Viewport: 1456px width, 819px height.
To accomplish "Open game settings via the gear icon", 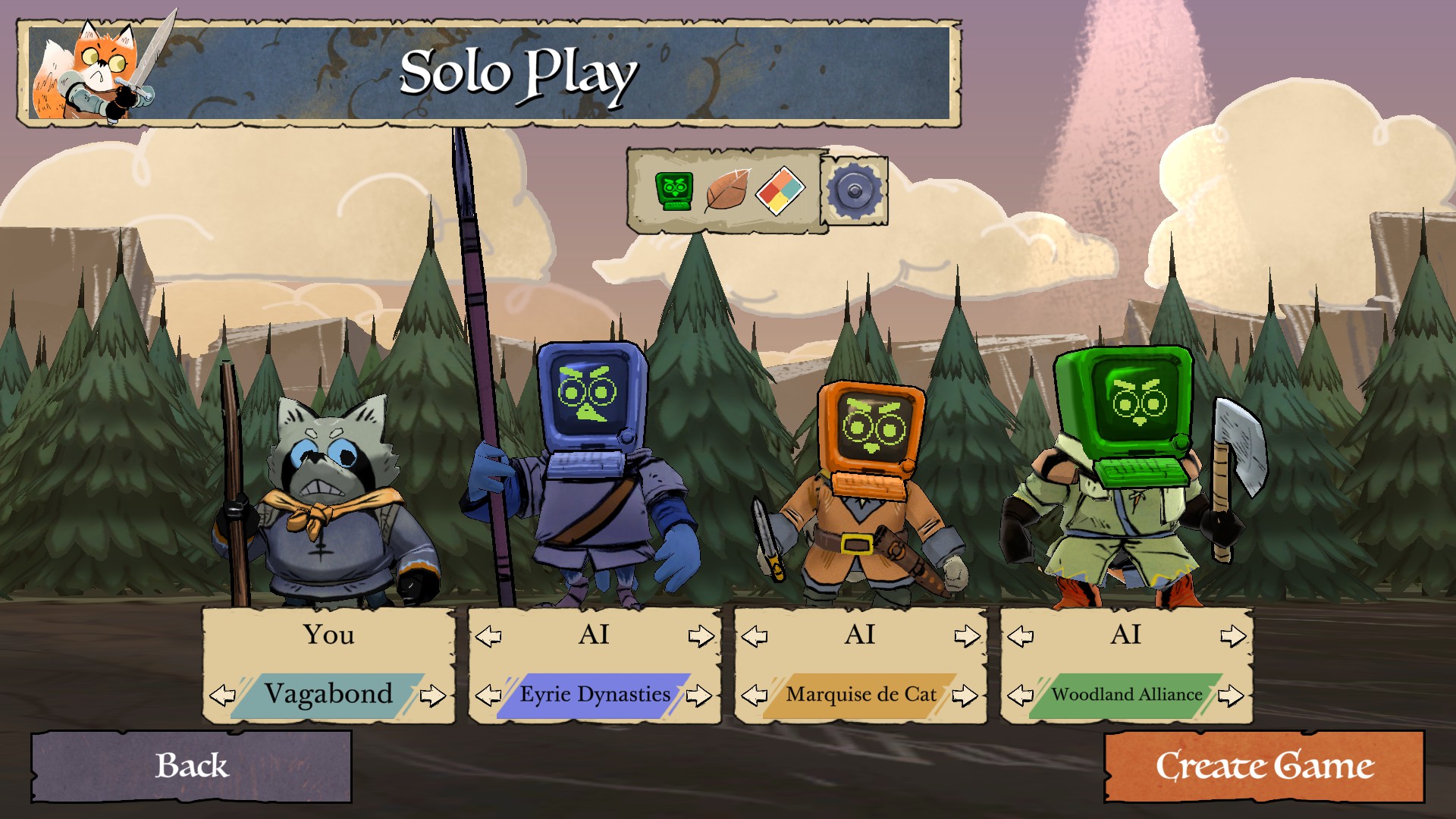I will [x=854, y=190].
